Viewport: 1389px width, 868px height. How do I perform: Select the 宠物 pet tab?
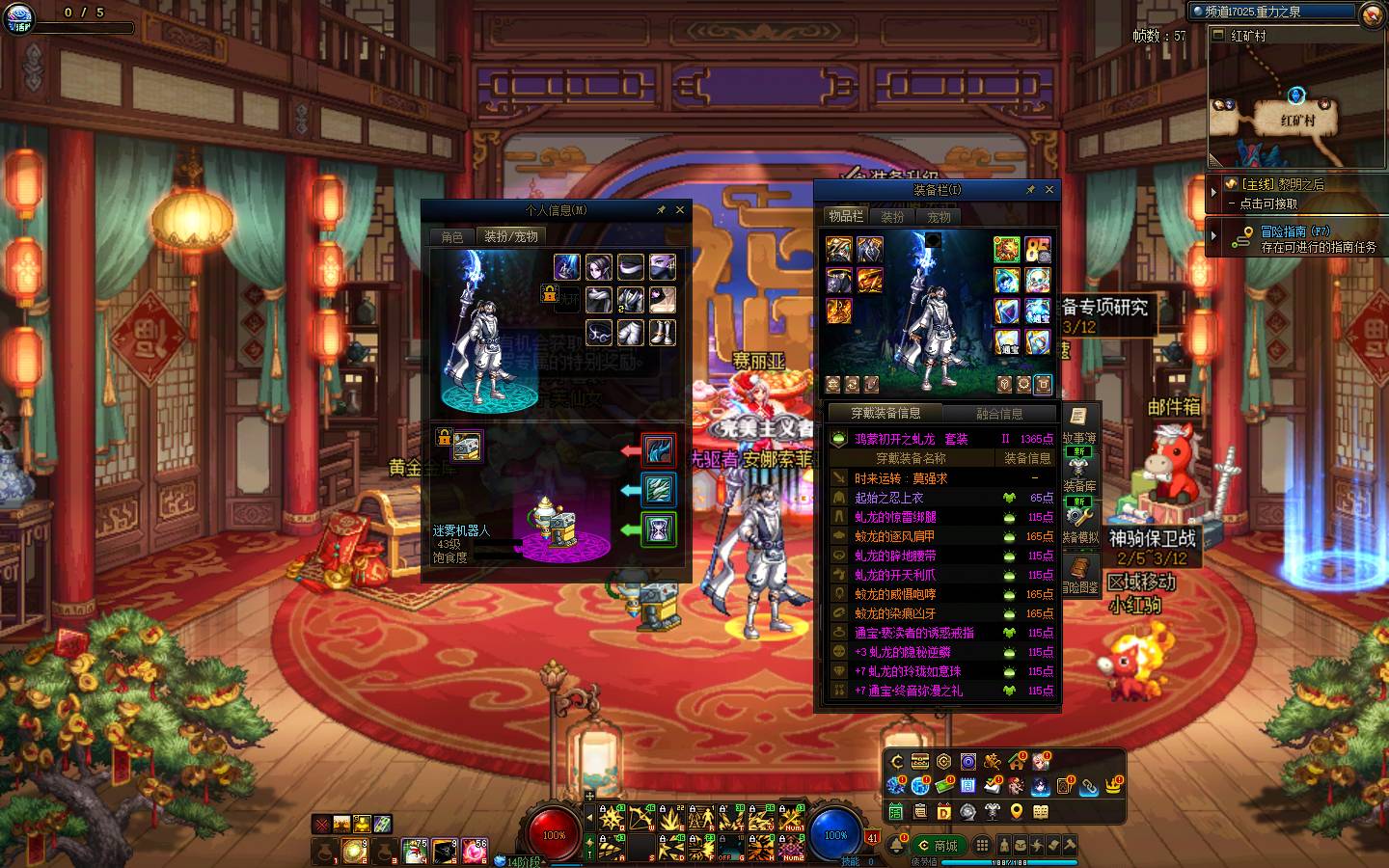click(939, 217)
